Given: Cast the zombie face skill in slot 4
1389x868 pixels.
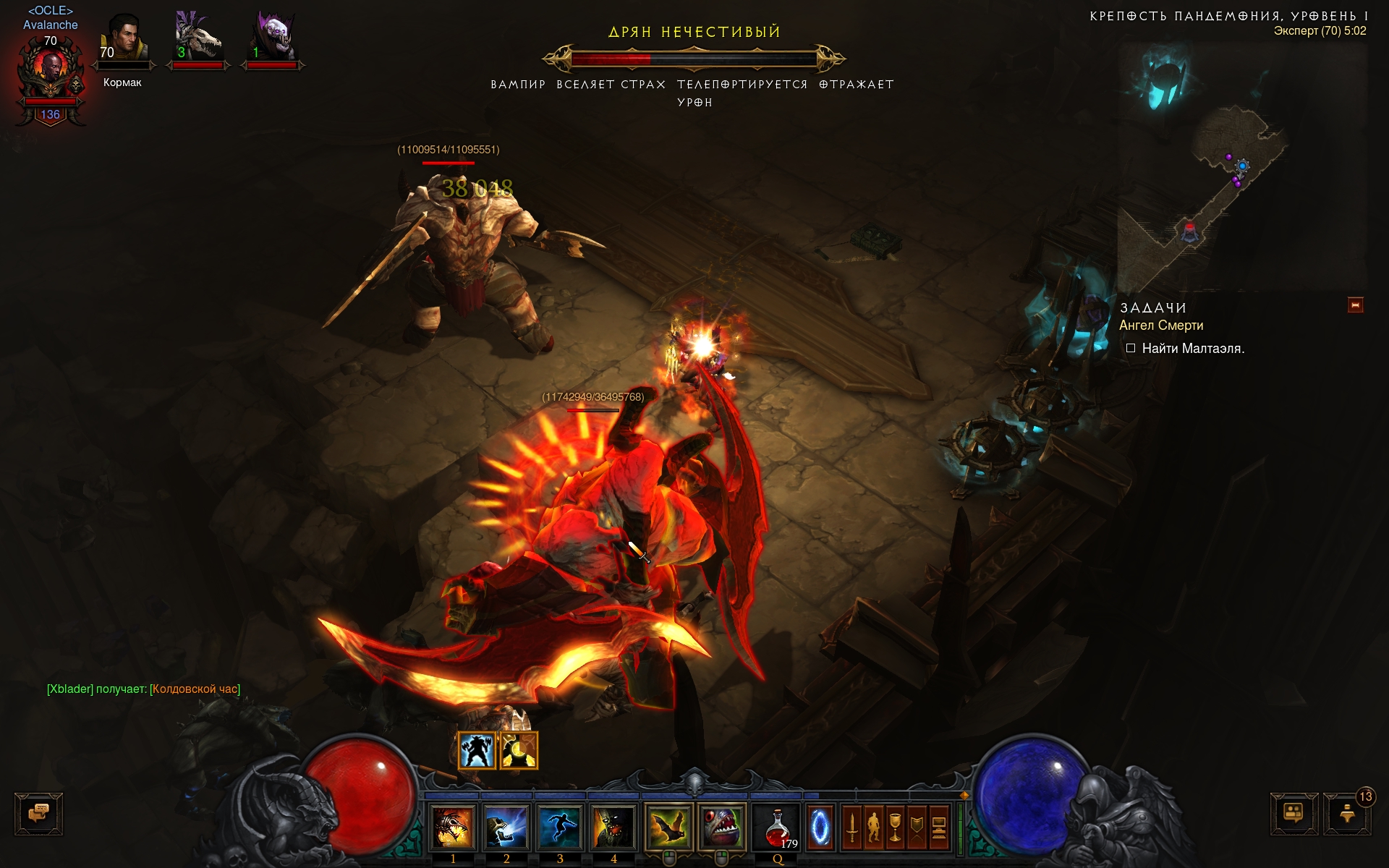Looking at the screenshot, I should (x=613, y=828).
